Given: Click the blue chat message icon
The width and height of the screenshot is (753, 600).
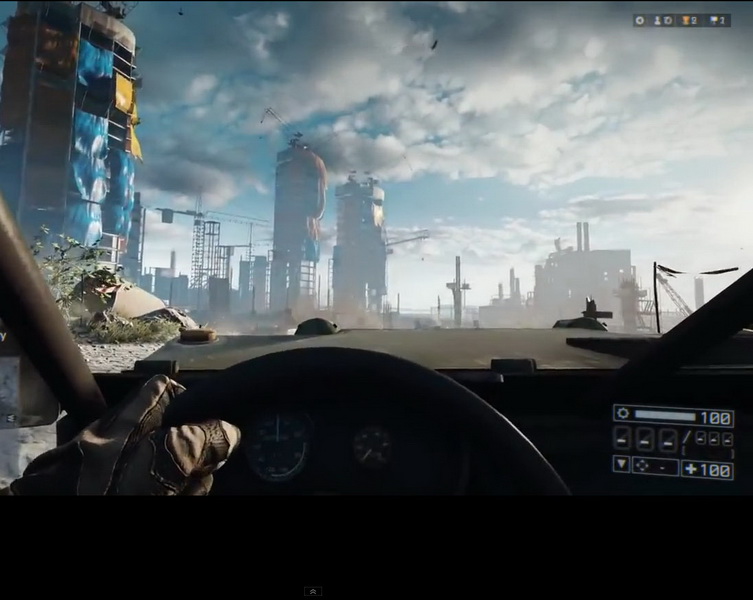Looking at the screenshot, I should point(715,20).
